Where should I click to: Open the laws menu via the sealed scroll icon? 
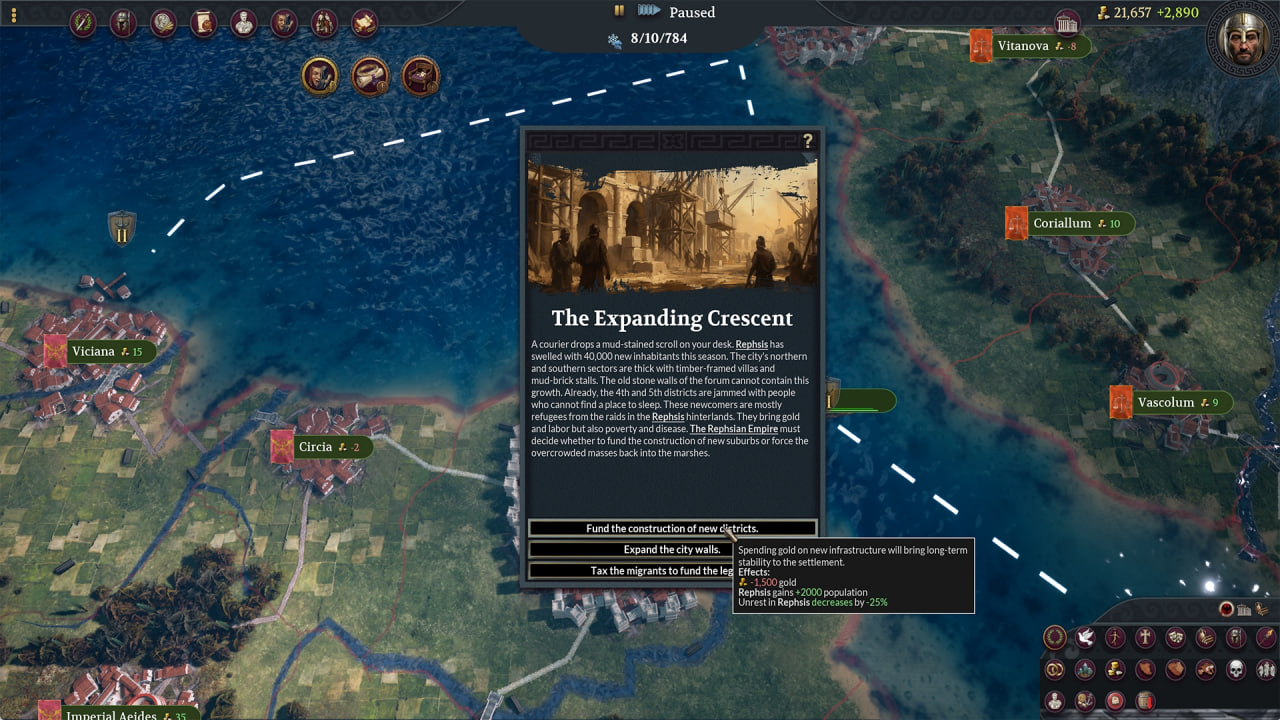click(203, 23)
